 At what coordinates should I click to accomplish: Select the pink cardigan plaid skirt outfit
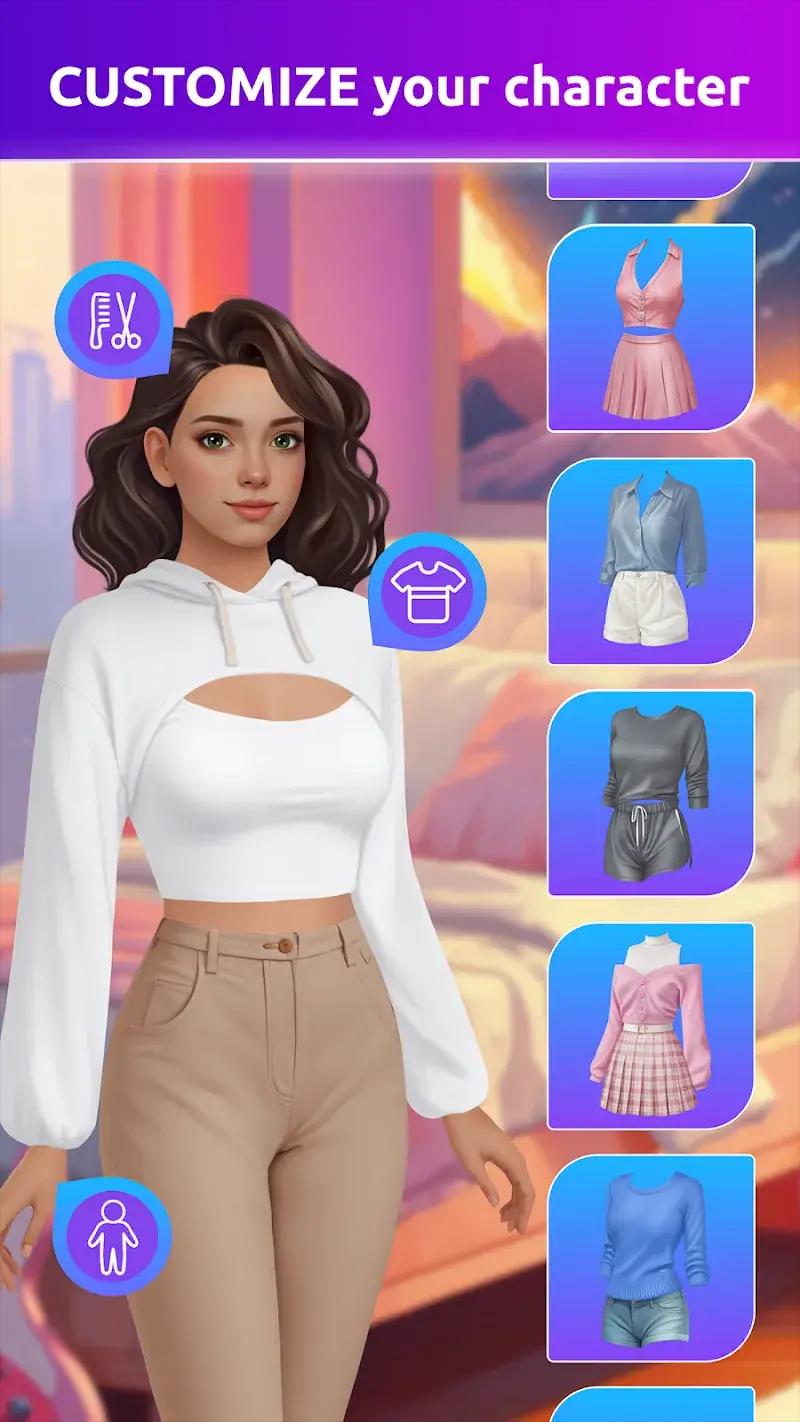coord(651,1024)
